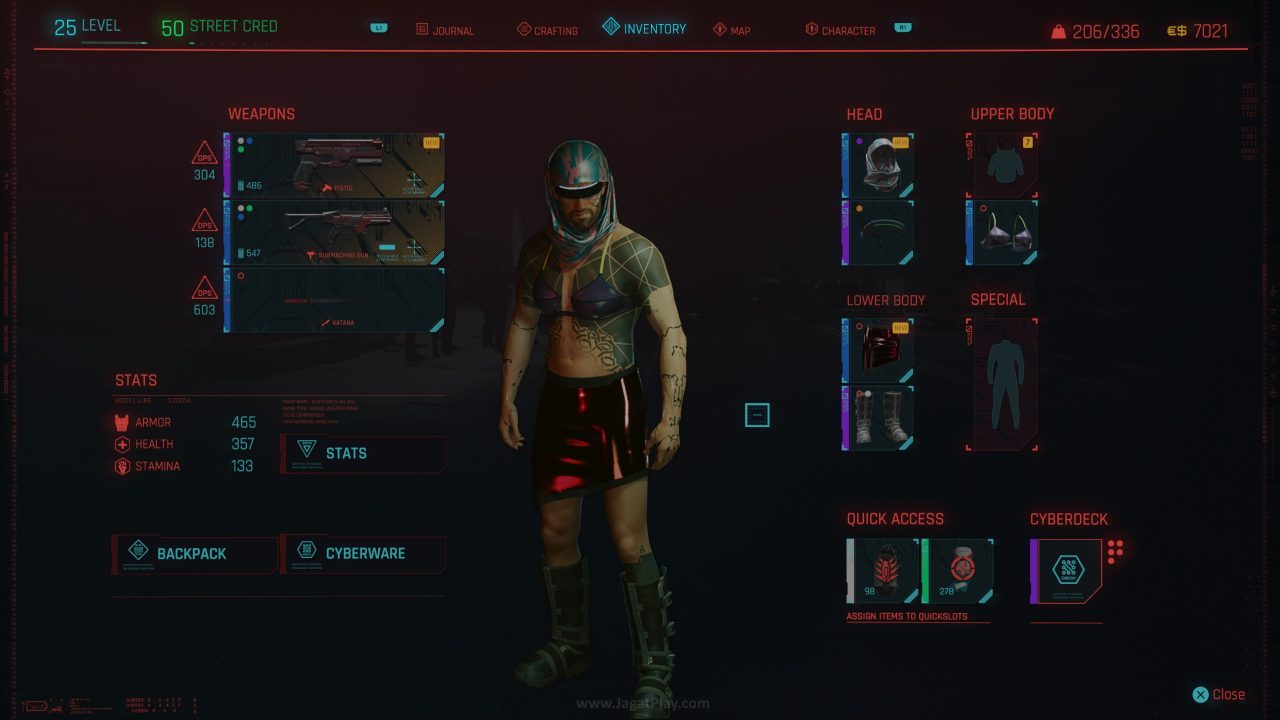Screen dimensions: 1280x720
Task: Open the detailed Stats button
Action: point(364,453)
